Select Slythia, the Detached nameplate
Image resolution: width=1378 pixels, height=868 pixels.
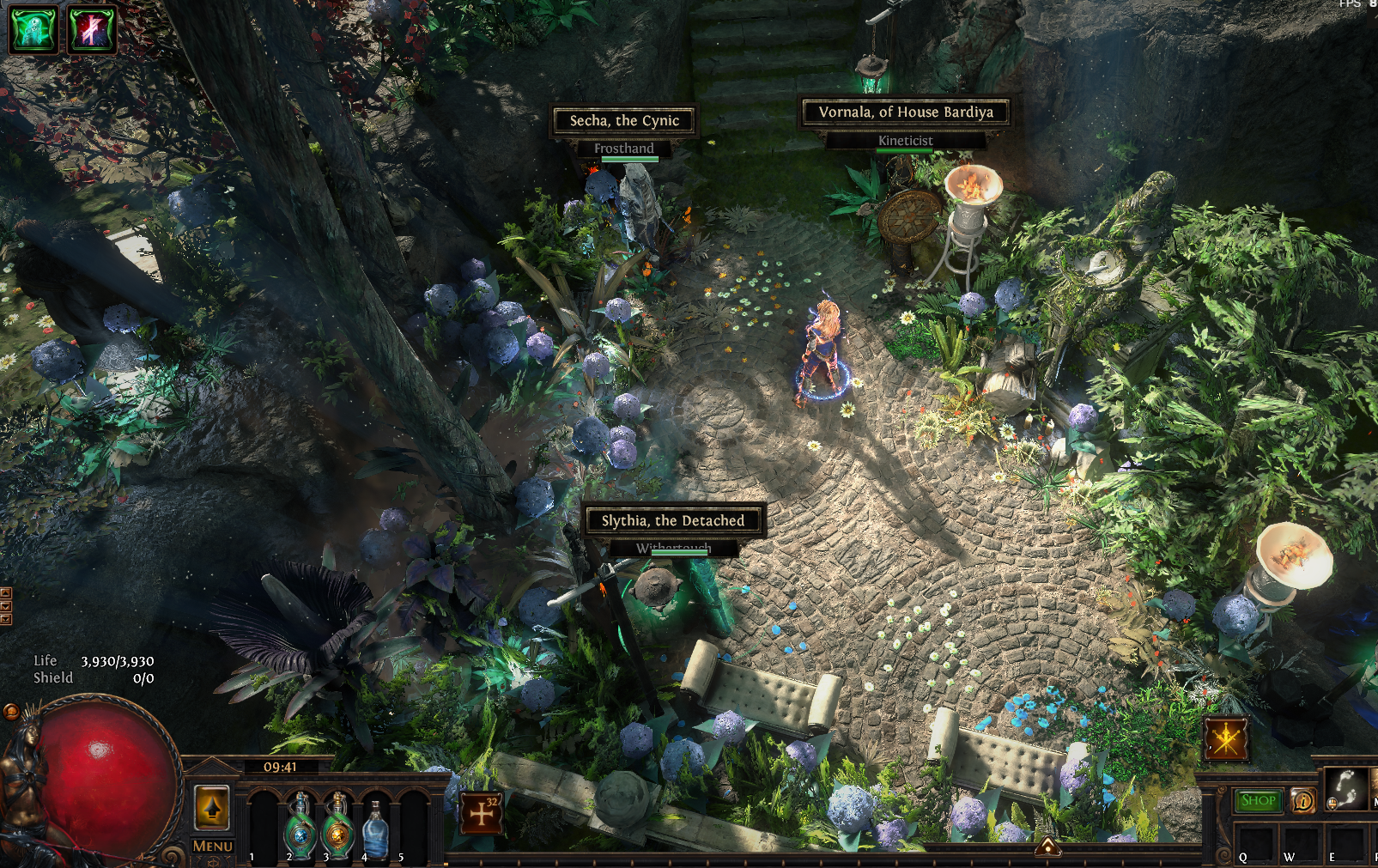(673, 520)
